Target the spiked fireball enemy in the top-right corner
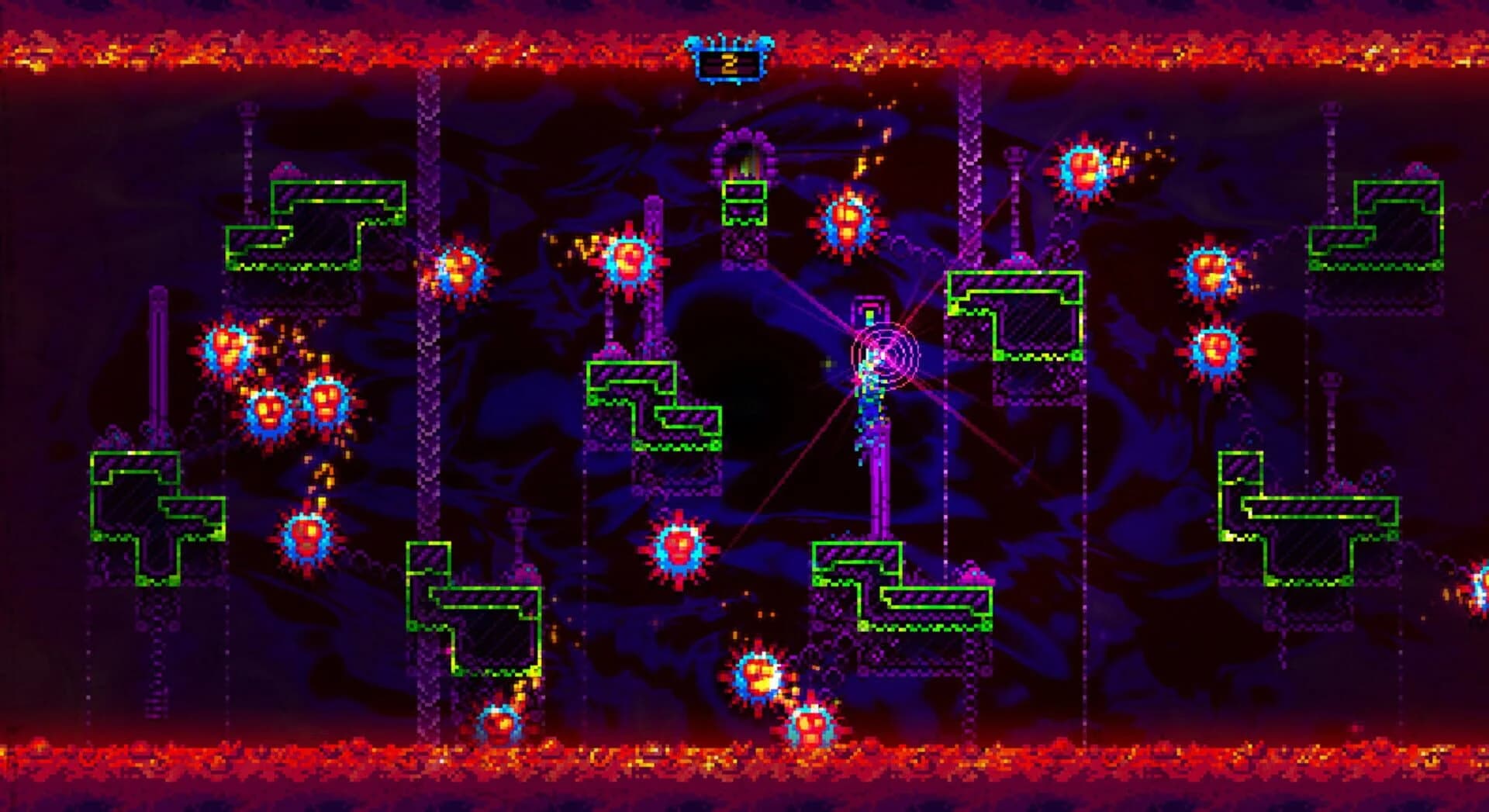The height and width of the screenshot is (812, 1489). point(1084,165)
